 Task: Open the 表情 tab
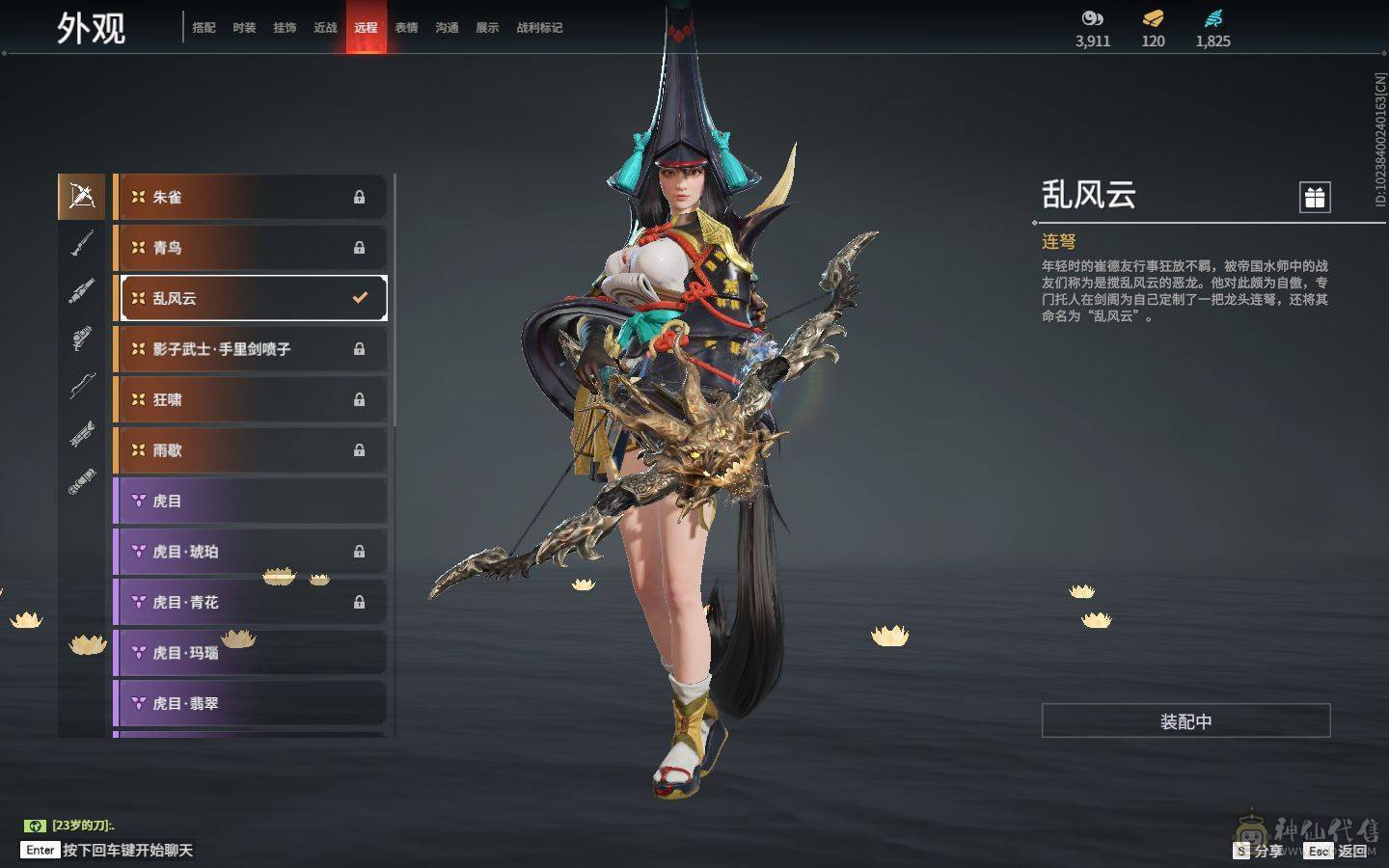click(406, 28)
